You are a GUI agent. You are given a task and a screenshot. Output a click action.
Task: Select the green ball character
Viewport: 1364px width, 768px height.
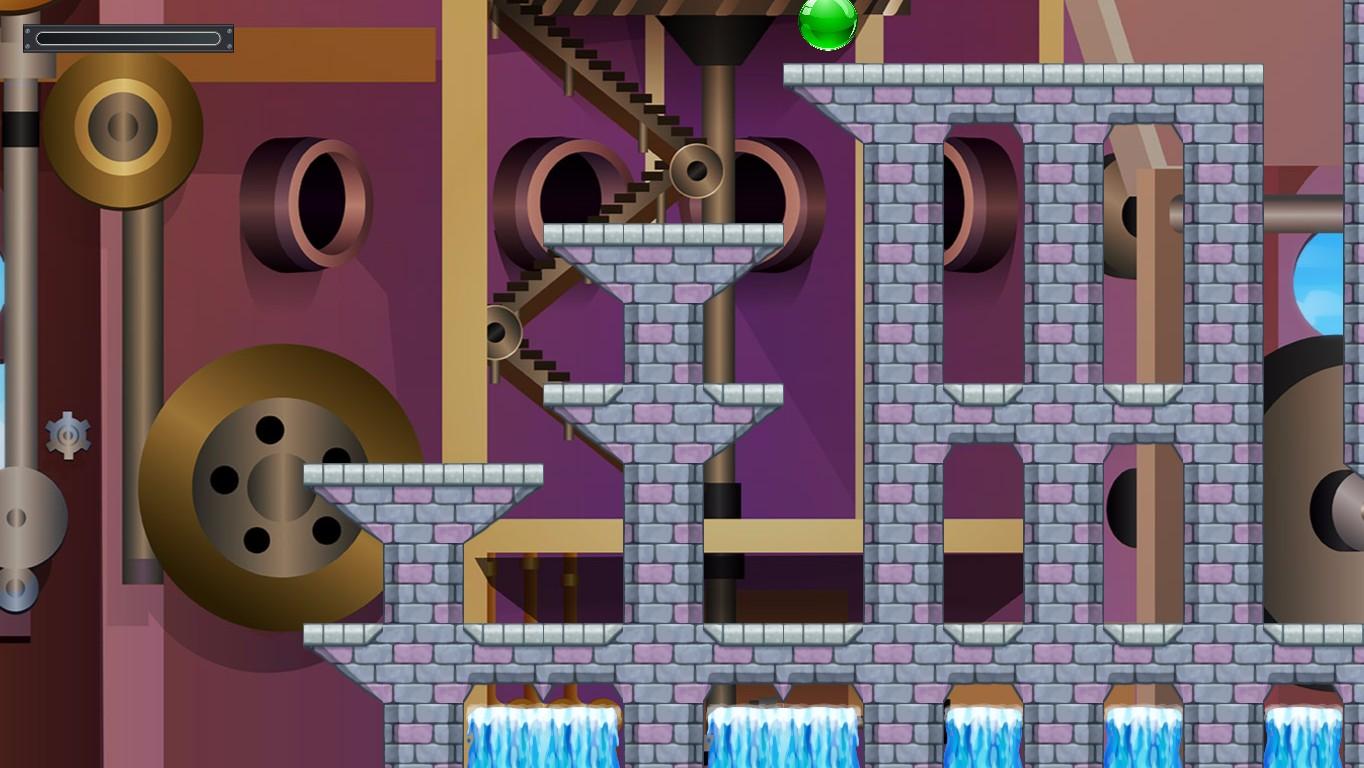pos(829,24)
